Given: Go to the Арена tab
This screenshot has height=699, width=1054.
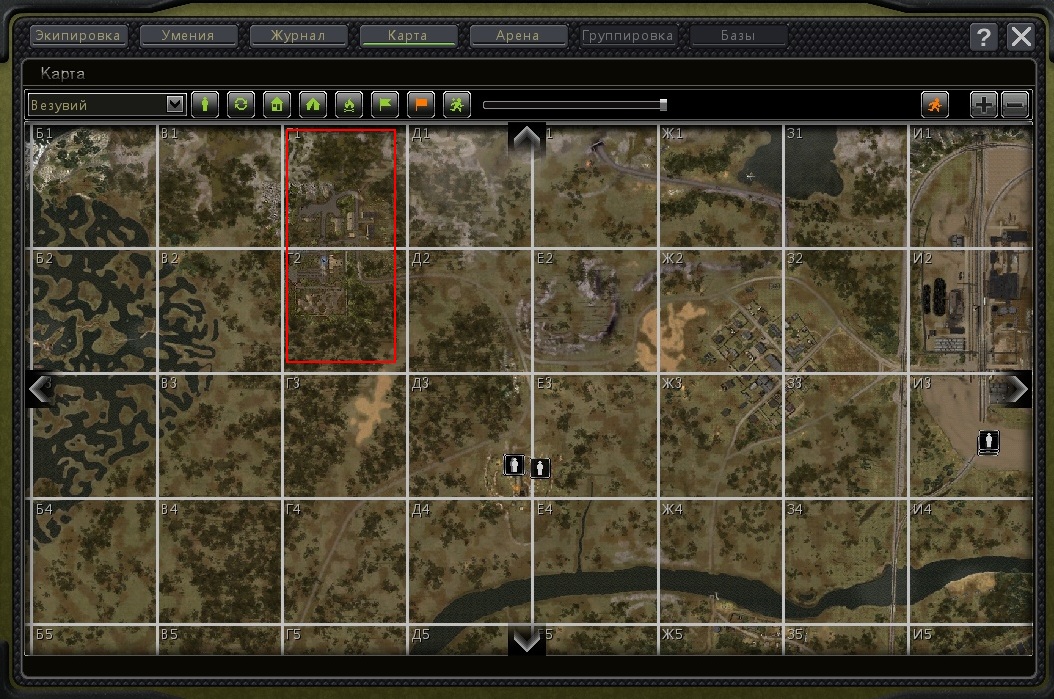Looking at the screenshot, I should pos(518,36).
